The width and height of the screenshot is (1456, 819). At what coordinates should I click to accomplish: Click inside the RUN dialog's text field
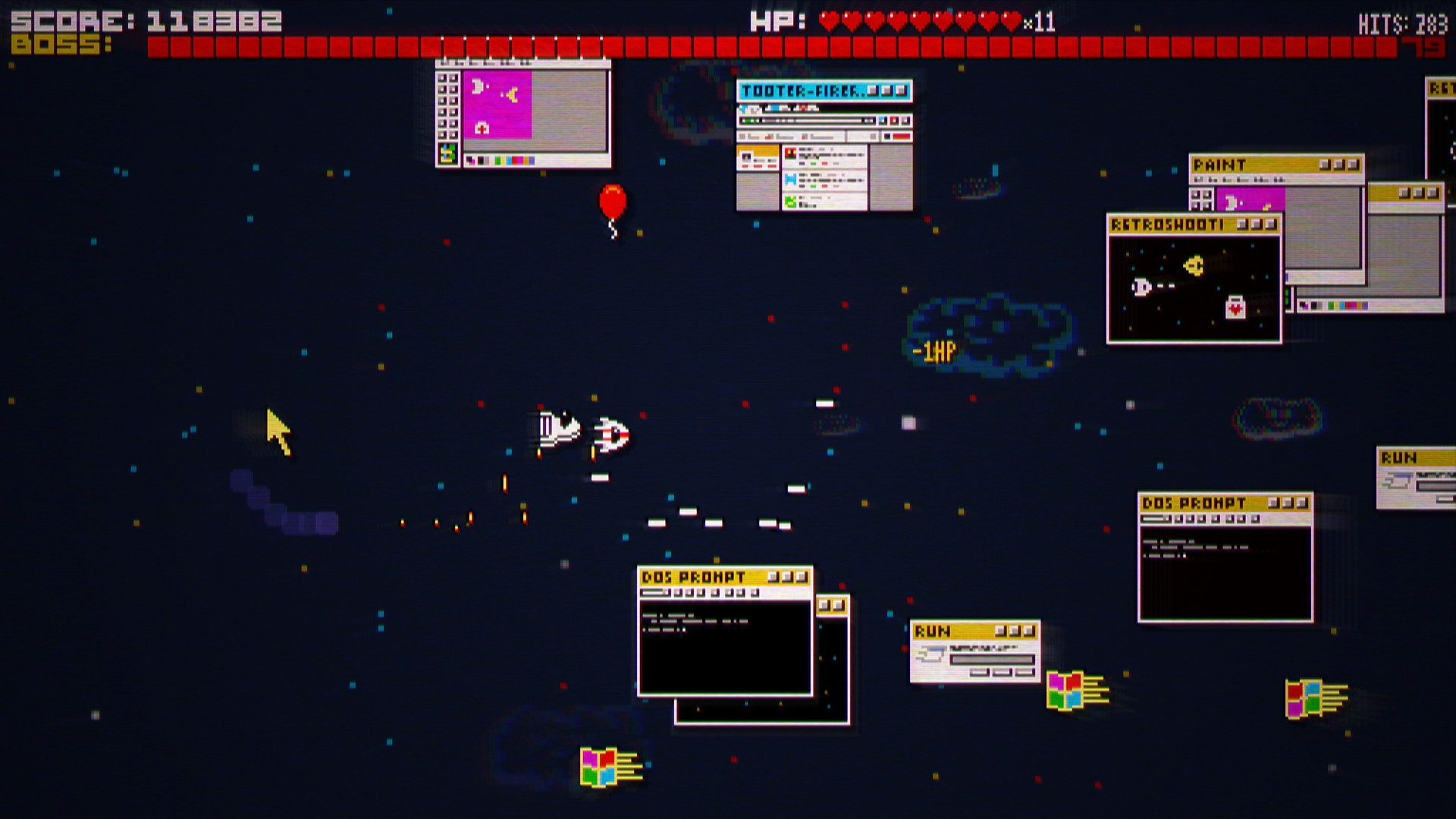[x=990, y=660]
